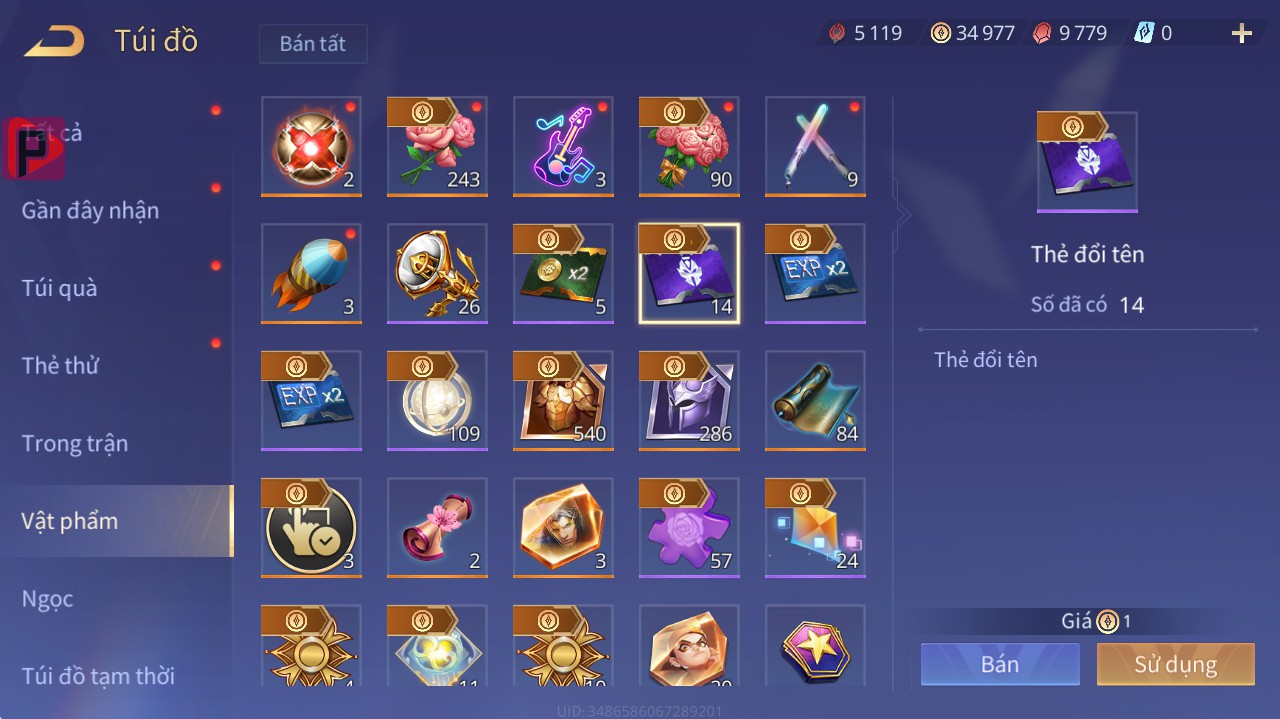Select the neon guitar item slot
The image size is (1280, 719).
(563, 147)
